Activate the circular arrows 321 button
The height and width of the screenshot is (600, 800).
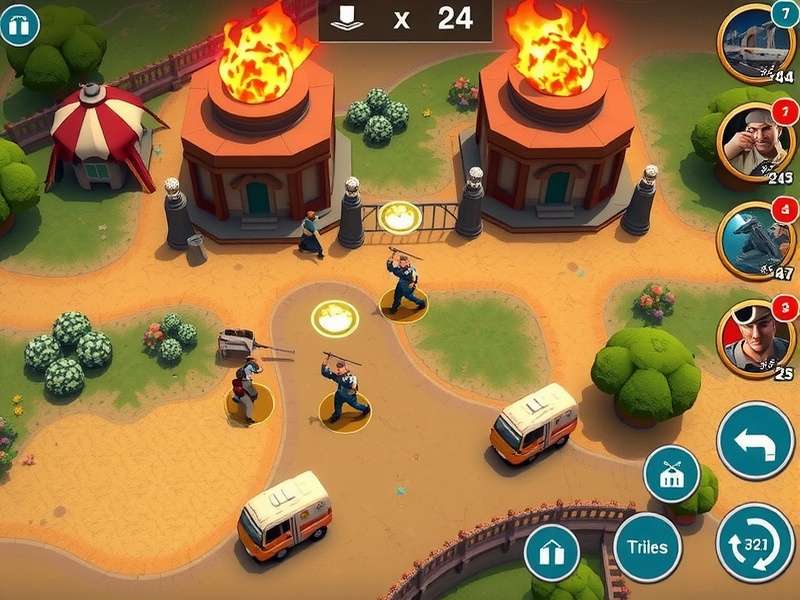755,543
